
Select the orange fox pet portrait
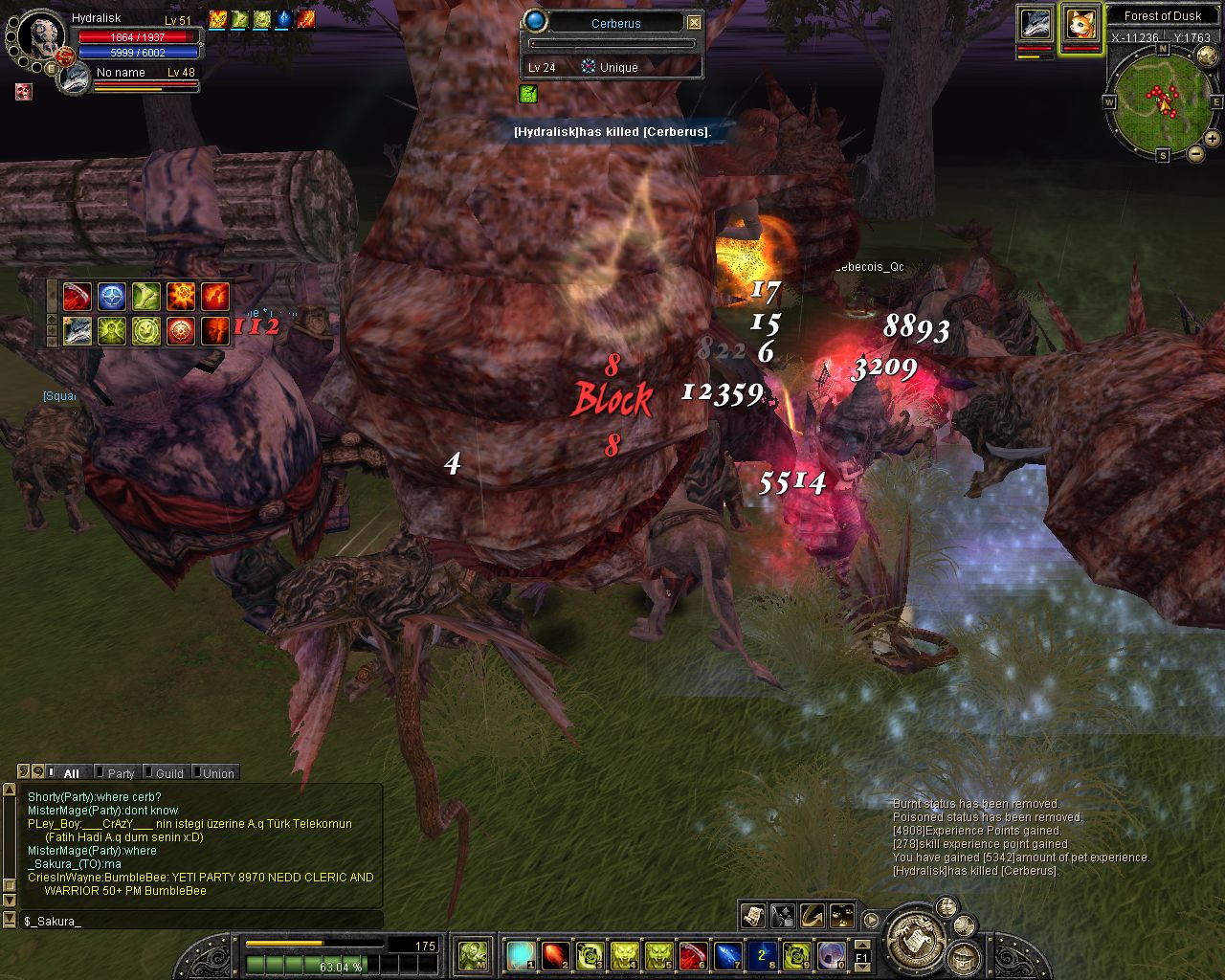coord(1080,24)
